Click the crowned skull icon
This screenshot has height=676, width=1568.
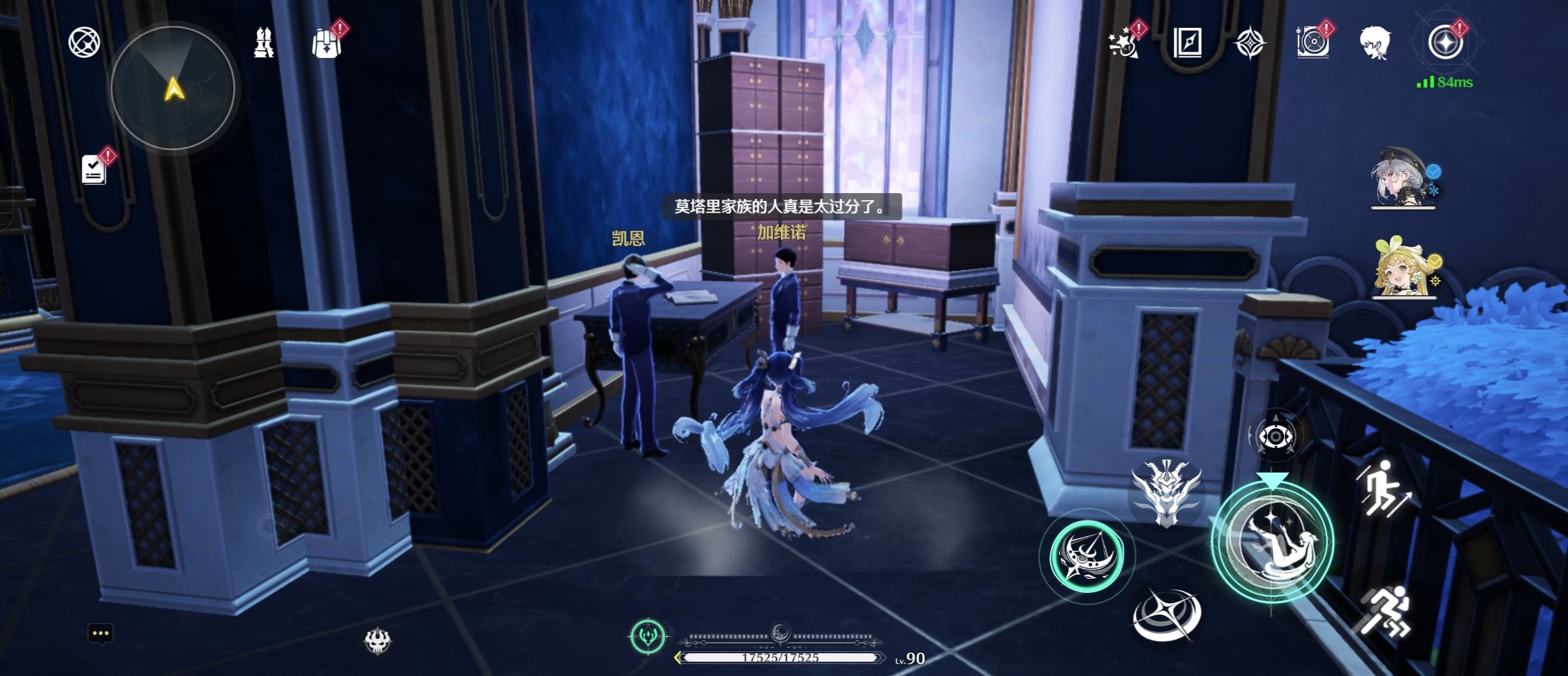[x=377, y=641]
